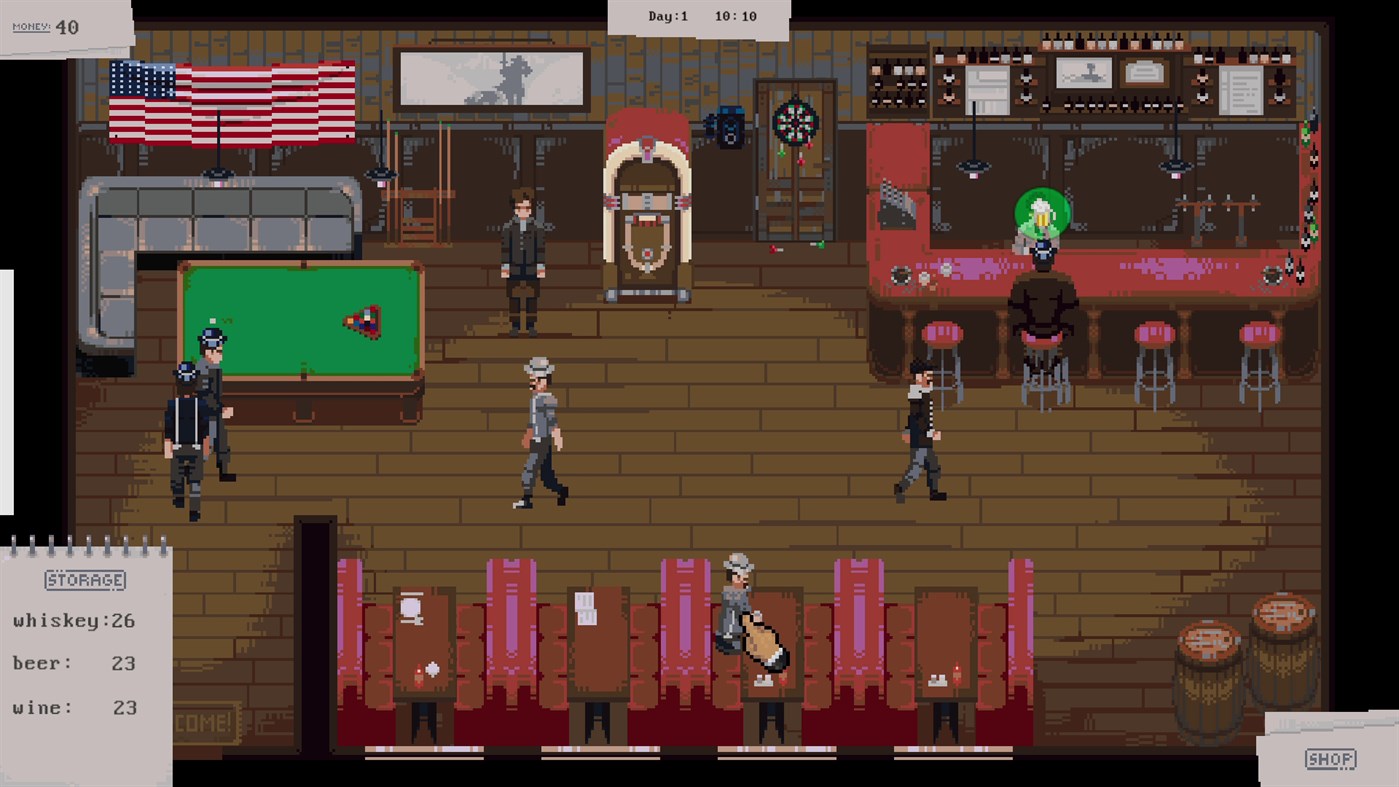Viewport: 1399px width, 787px height.
Task: Click the wine stock line in storage
Action: (x=70, y=707)
